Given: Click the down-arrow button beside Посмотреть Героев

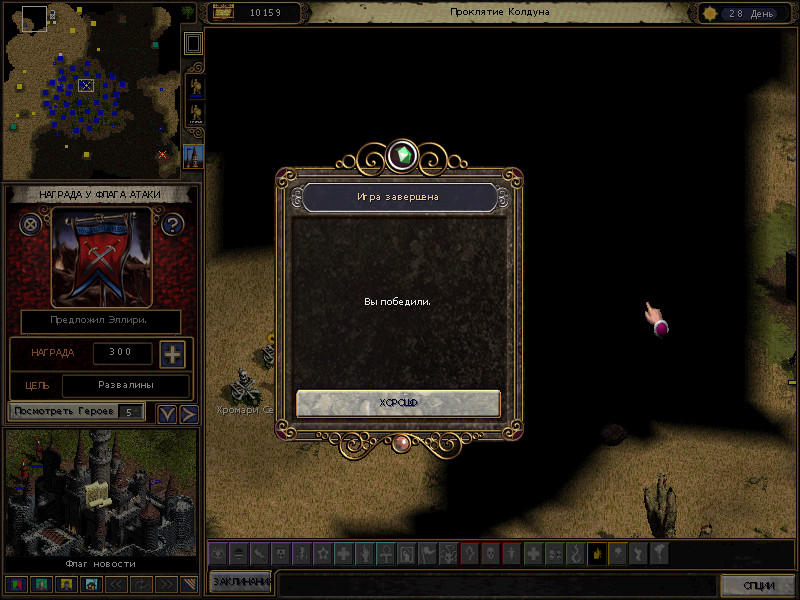Looking at the screenshot, I should (167, 413).
